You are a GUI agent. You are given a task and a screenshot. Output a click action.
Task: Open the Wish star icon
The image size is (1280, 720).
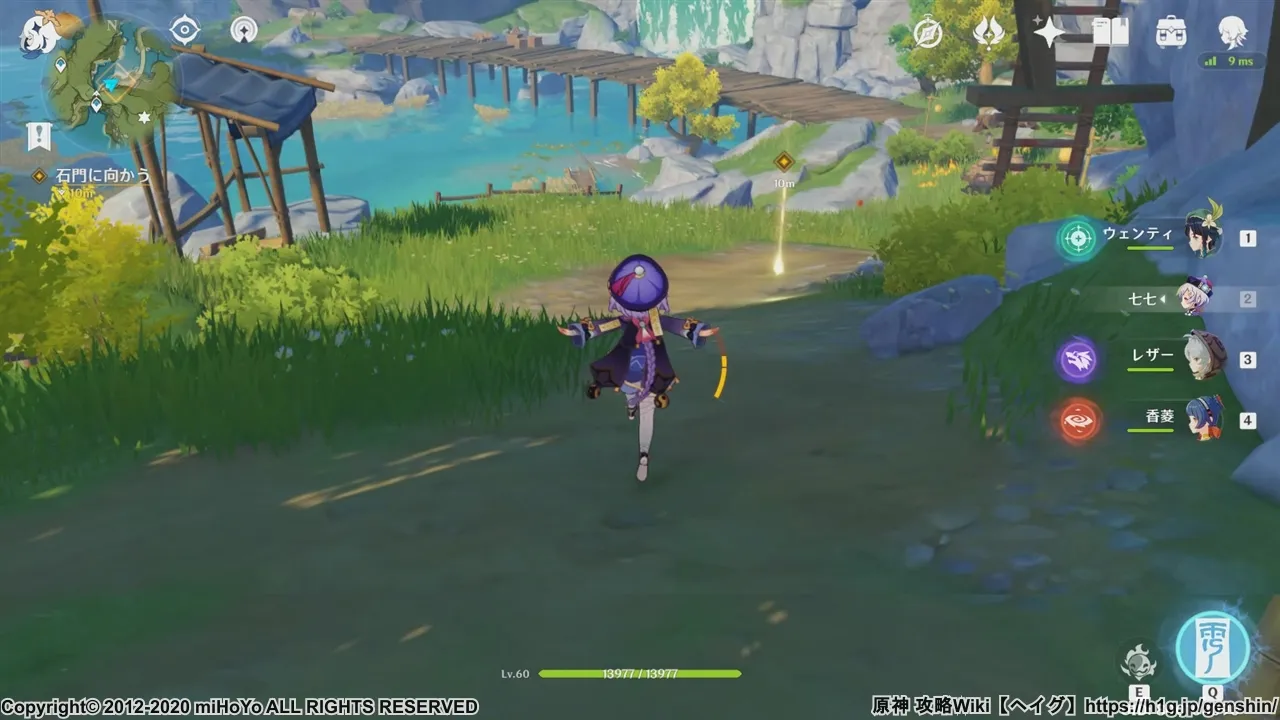[x=1047, y=30]
